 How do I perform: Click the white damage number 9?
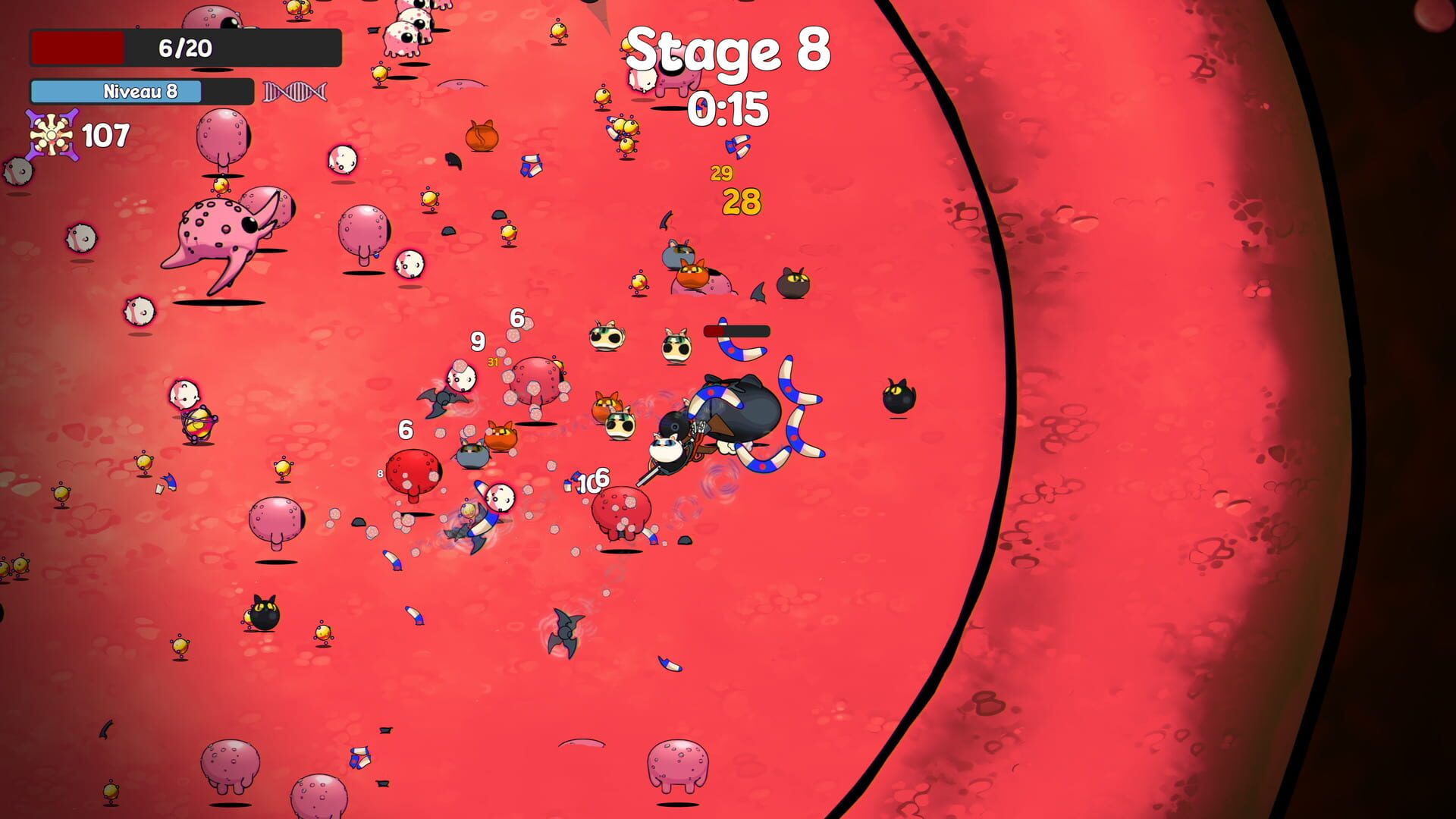pos(477,341)
